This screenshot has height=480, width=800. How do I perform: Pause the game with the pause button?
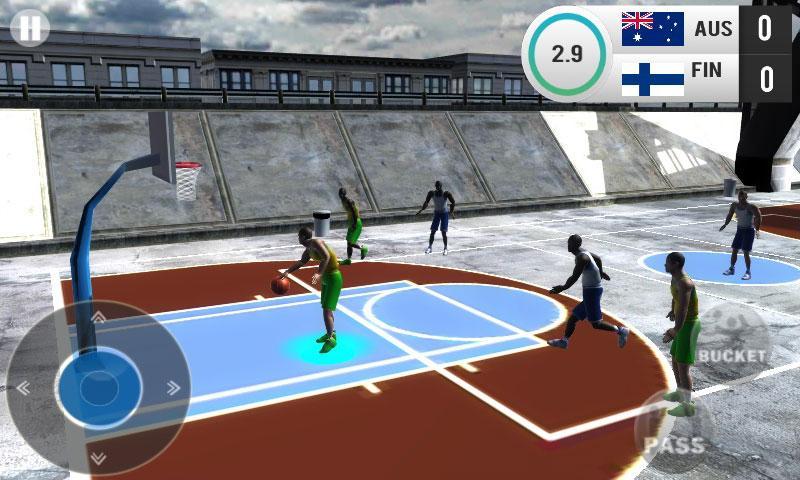[30, 27]
